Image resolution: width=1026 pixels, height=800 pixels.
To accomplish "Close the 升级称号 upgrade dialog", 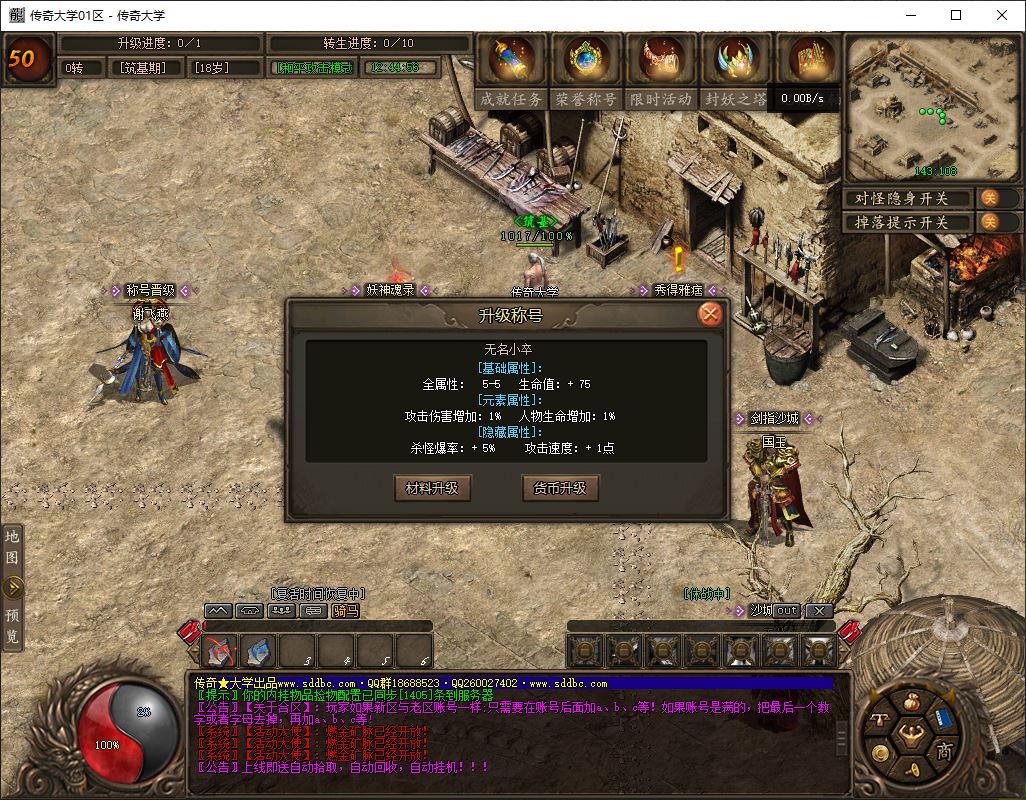I will point(710,314).
